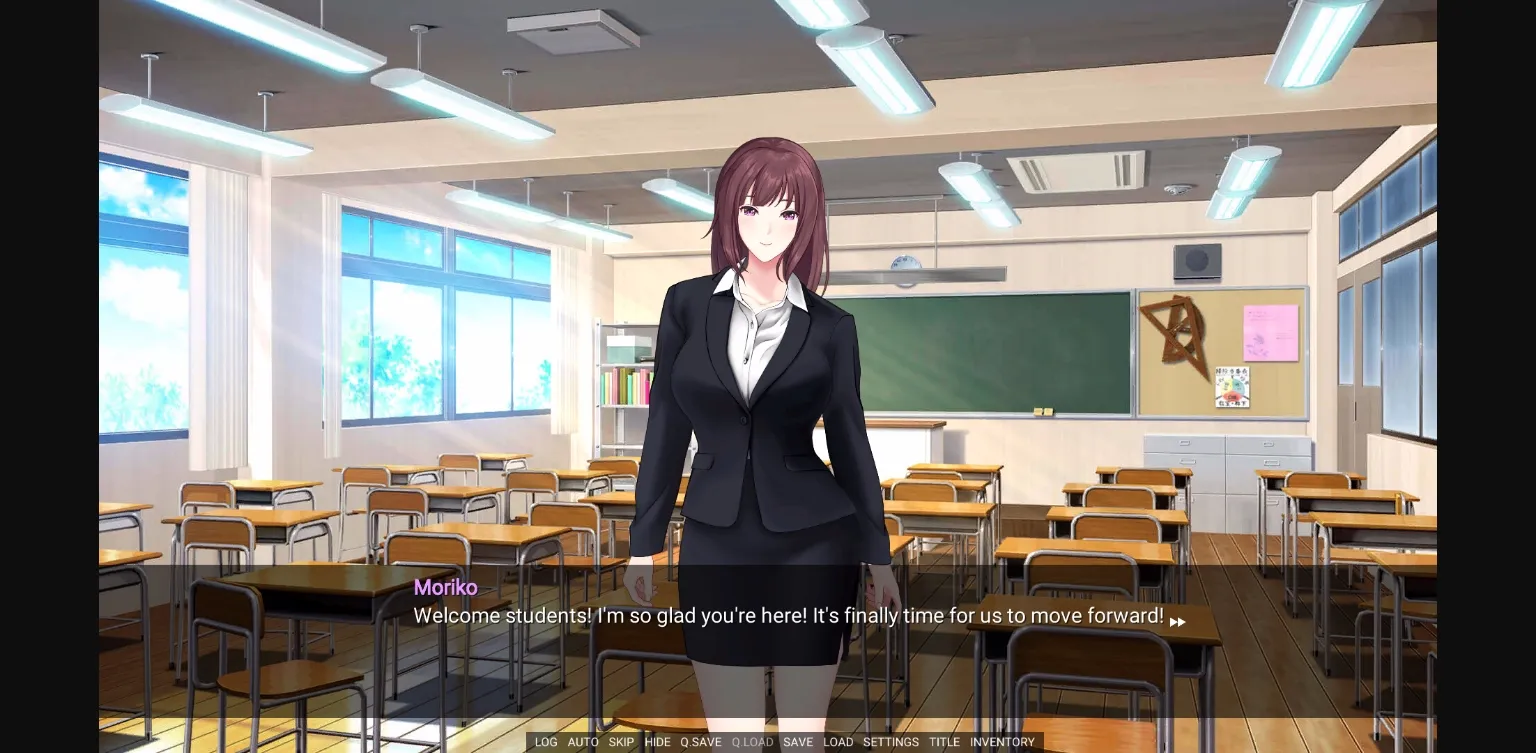
Task: Open the SETTINGS screen
Action: click(890, 742)
